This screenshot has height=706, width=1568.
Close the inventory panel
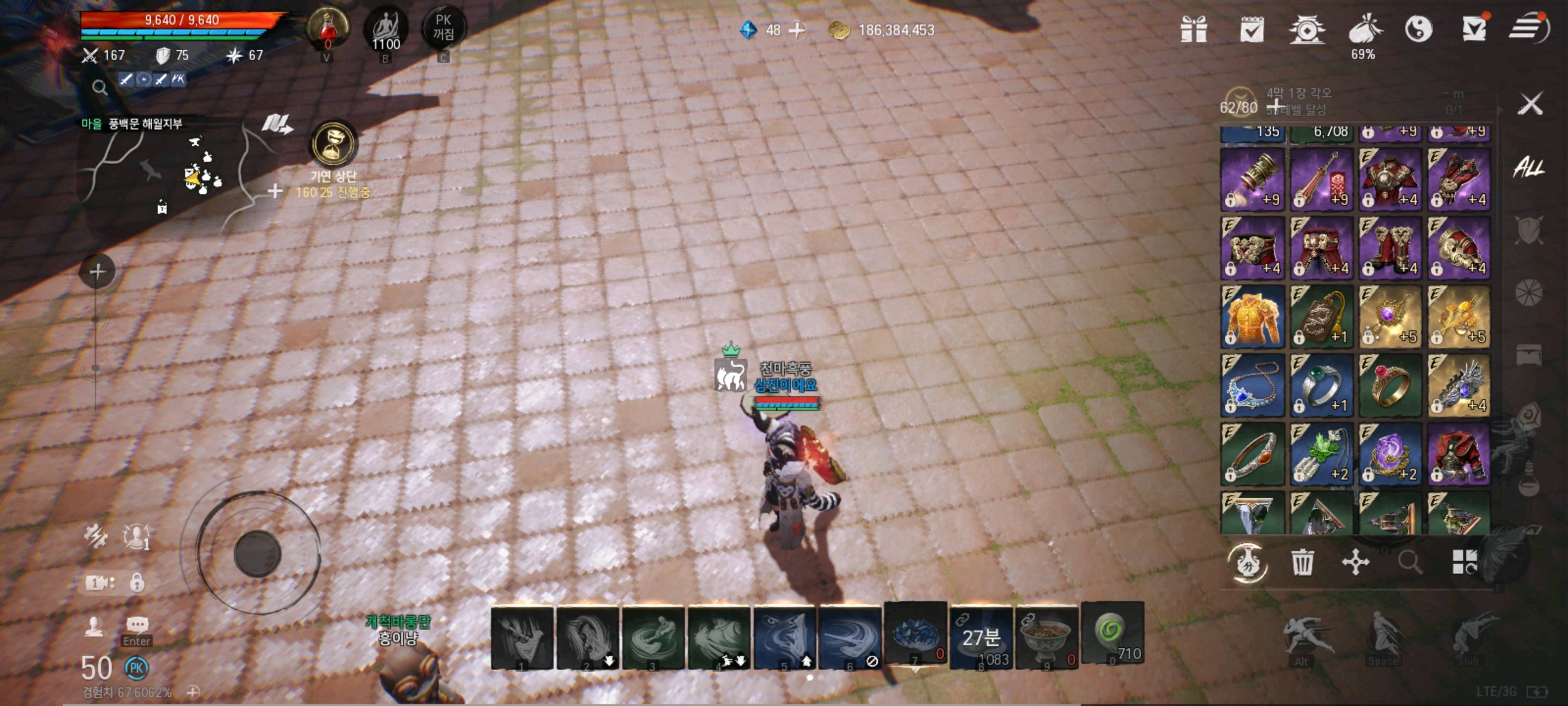coord(1530,103)
